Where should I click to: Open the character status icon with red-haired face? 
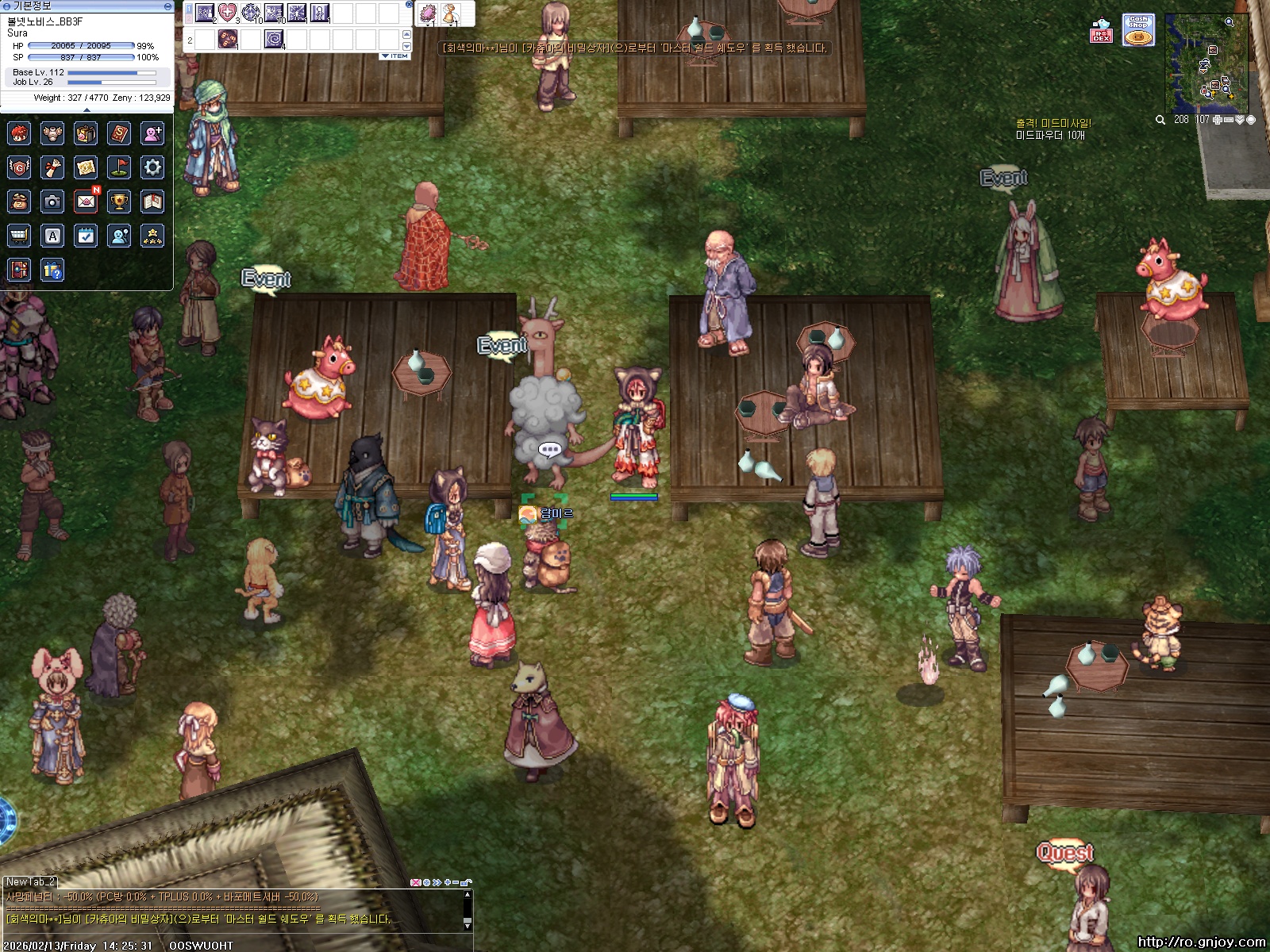(19, 133)
